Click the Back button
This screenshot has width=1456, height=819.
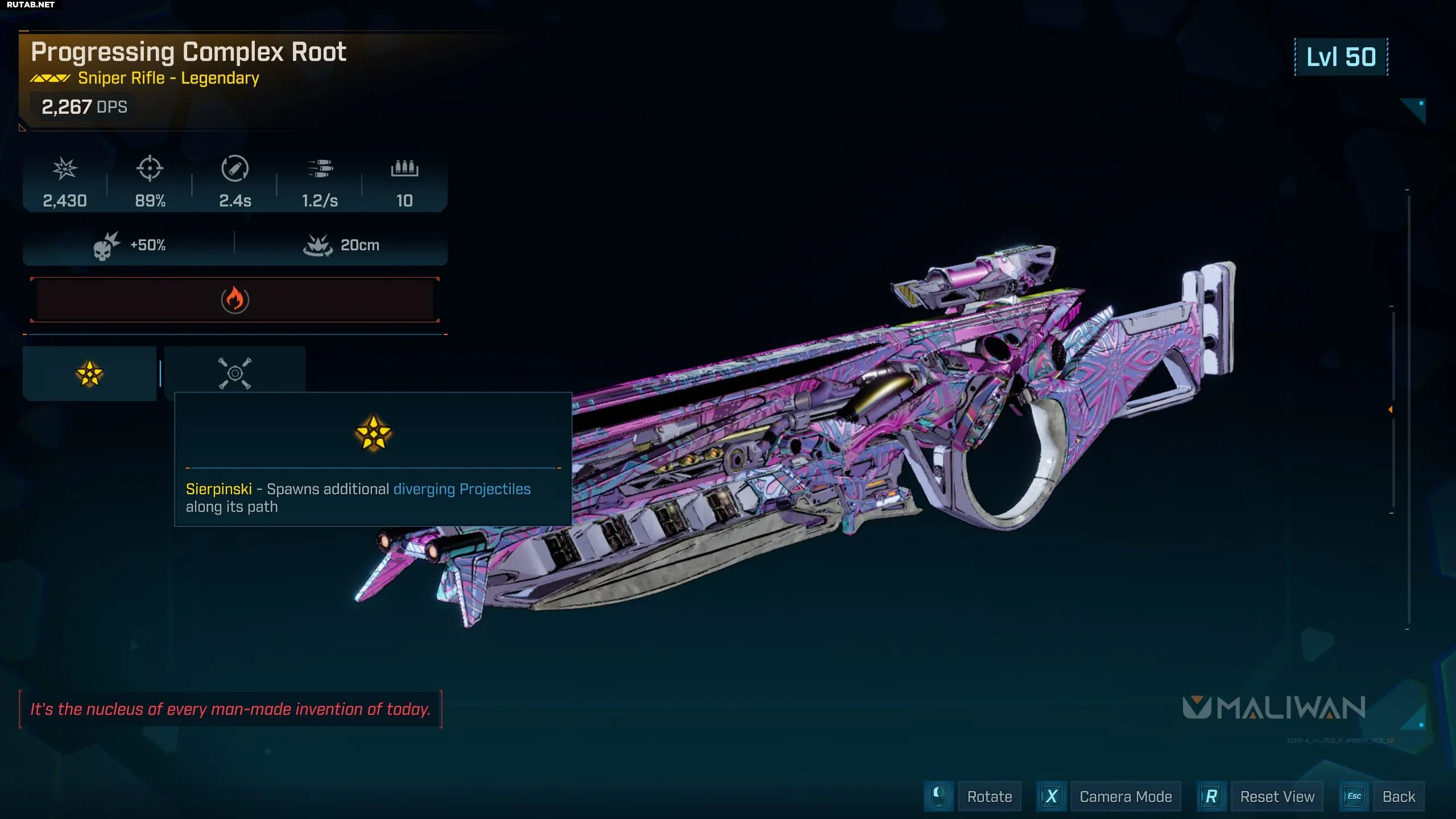coord(1398,797)
